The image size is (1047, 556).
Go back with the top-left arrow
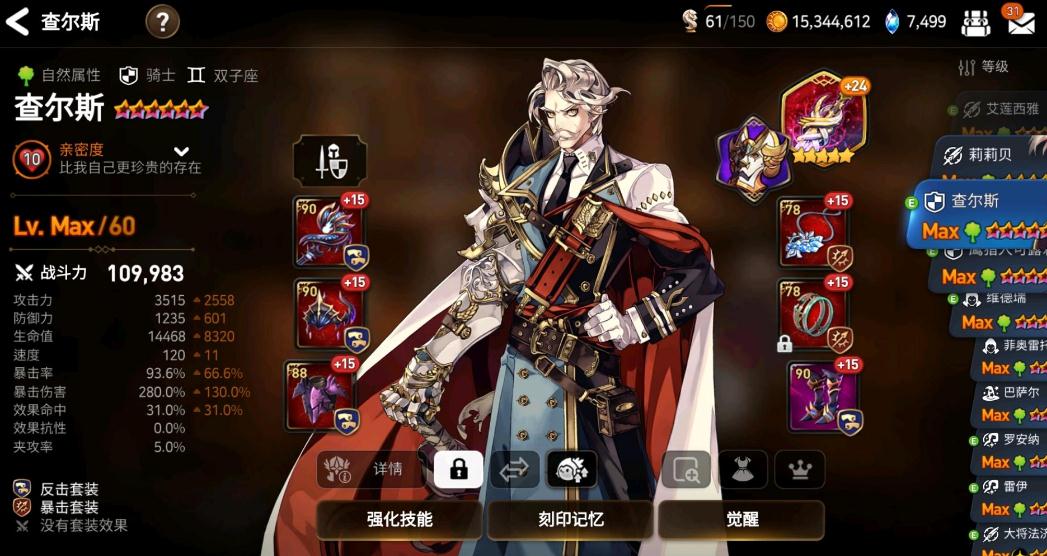point(17,21)
